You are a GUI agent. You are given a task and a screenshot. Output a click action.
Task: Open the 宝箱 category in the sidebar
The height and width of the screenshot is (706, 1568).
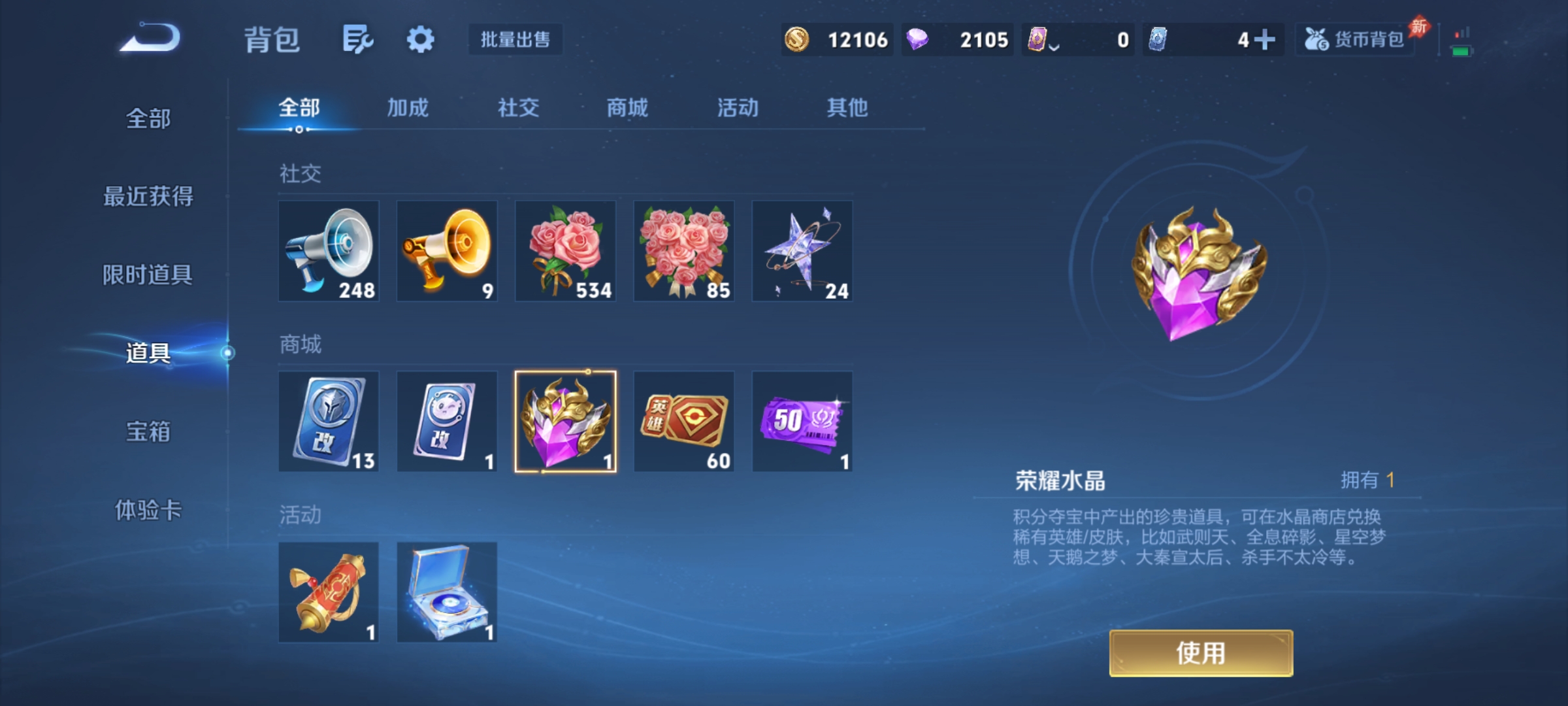147,433
